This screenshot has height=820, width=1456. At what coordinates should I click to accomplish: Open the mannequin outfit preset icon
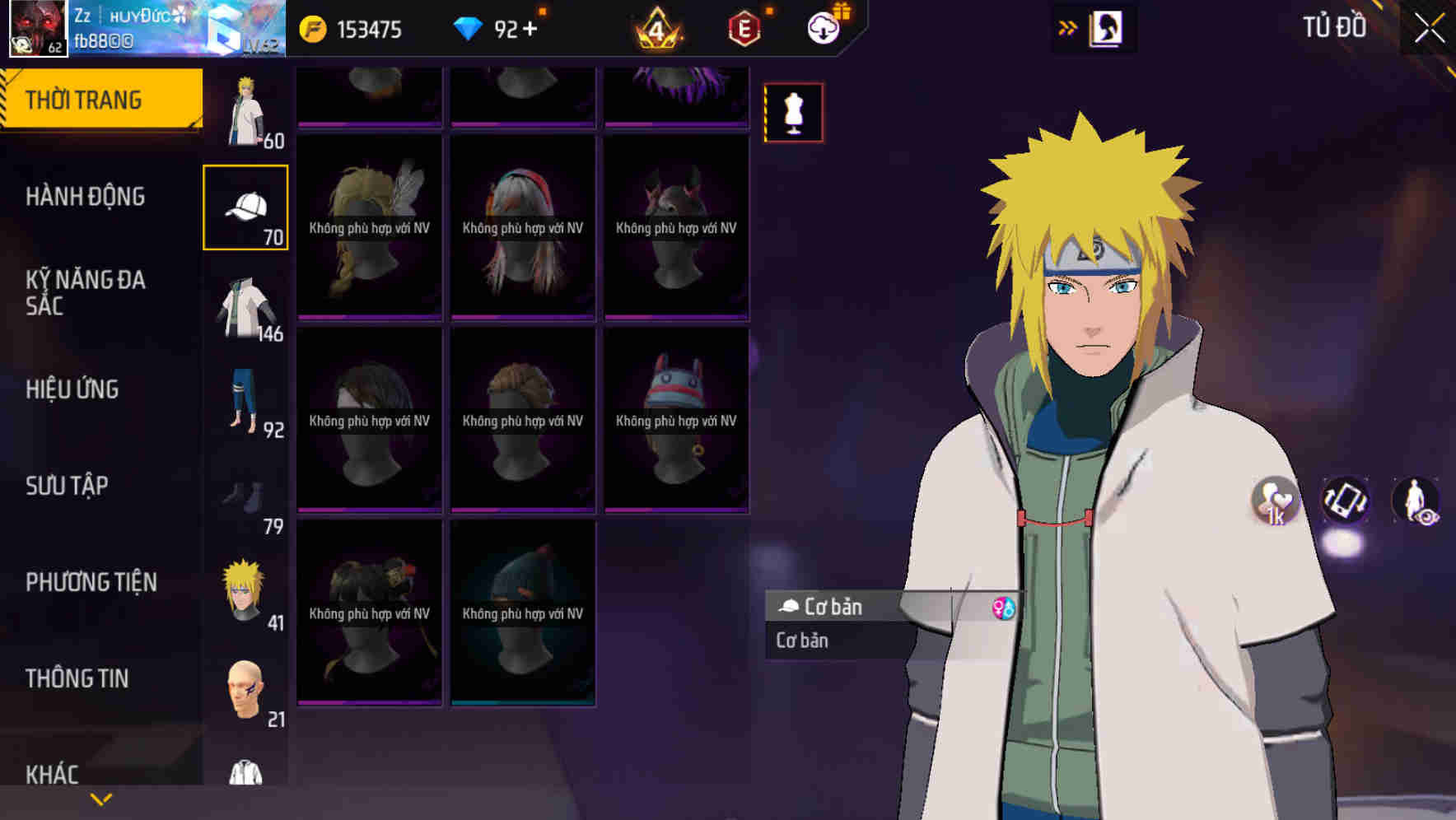point(793,112)
